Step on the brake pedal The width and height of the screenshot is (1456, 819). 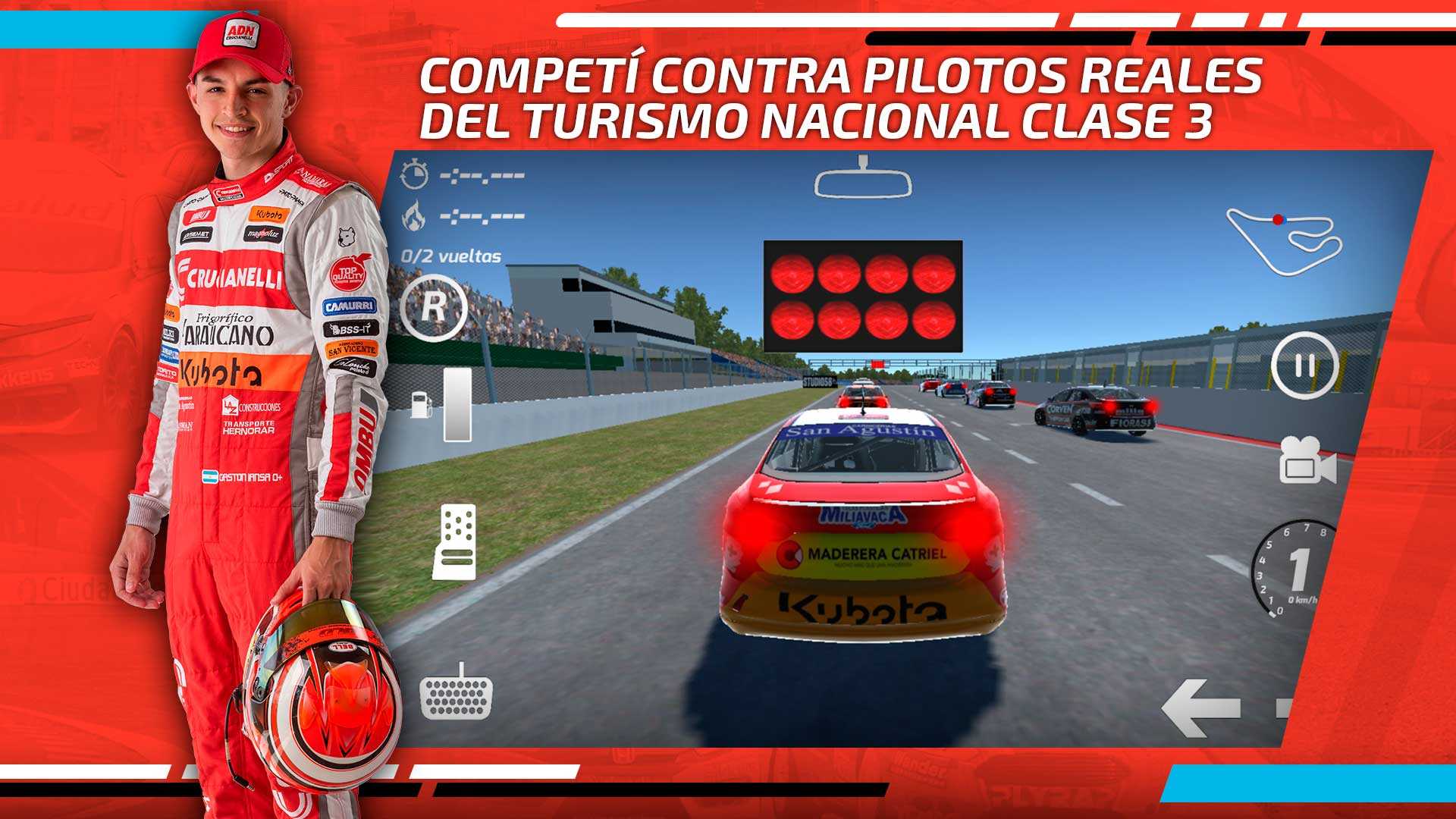pos(454,541)
